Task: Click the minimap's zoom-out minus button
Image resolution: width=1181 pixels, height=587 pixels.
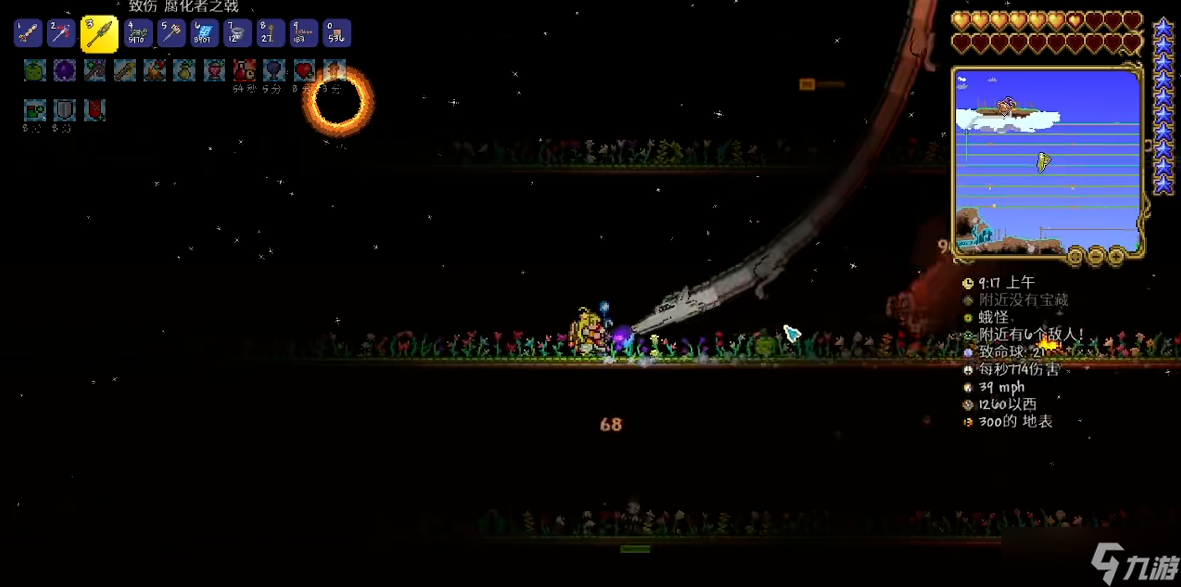Action: [1095, 257]
